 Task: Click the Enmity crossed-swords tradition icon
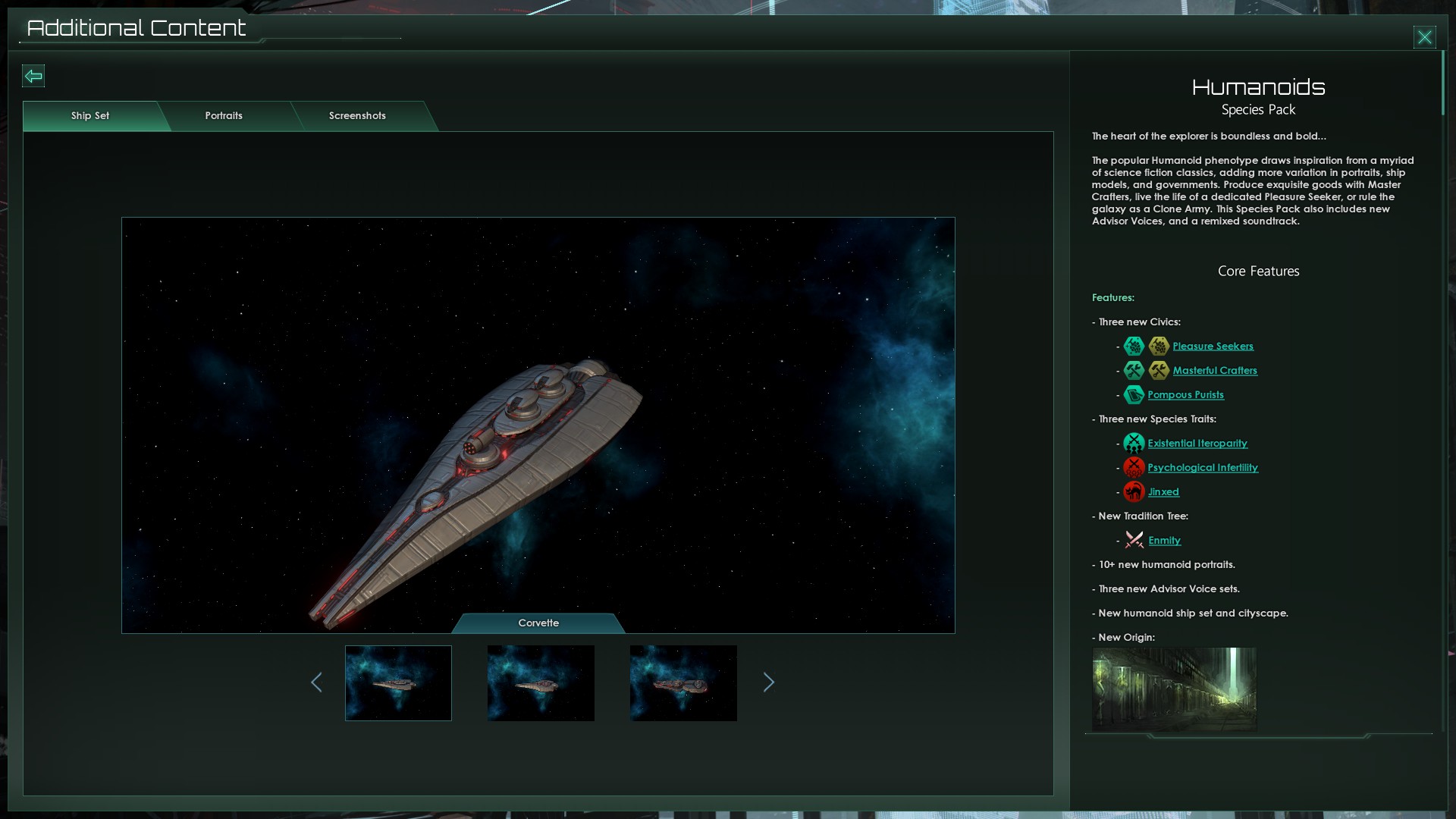(1134, 540)
